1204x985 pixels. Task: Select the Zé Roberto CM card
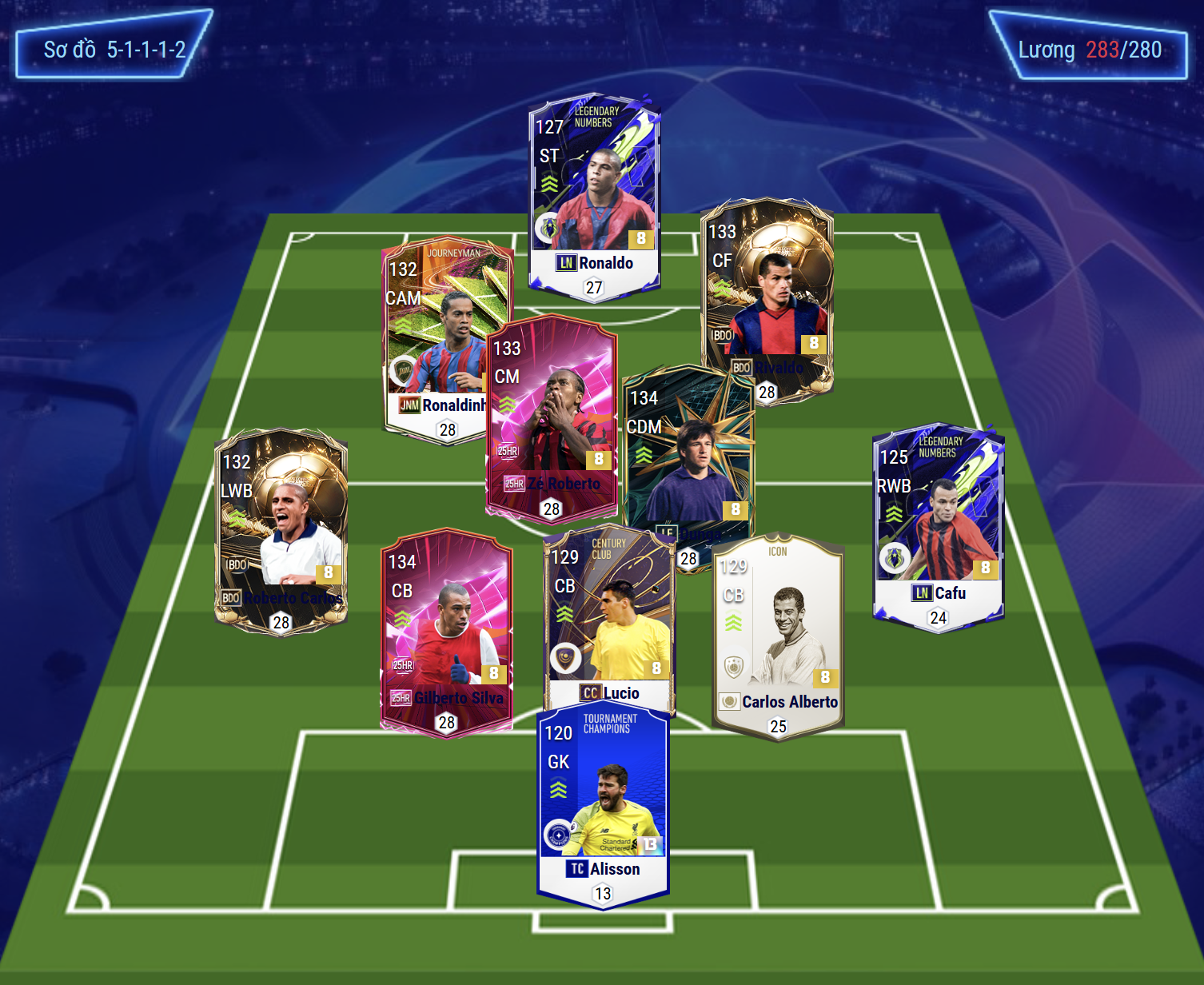552,416
